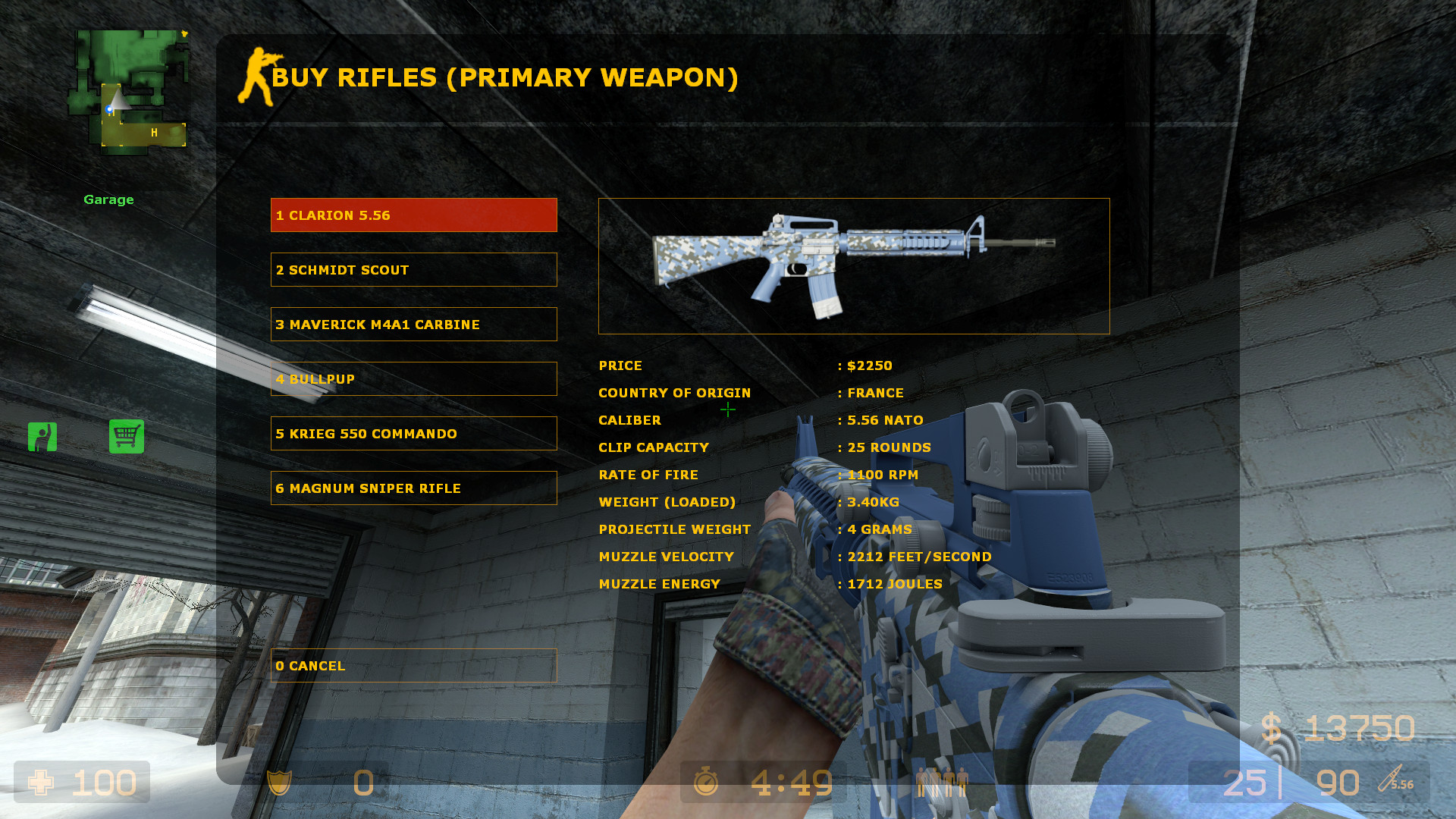The width and height of the screenshot is (1456, 819).
Task: Select the Schmidt Scout entry
Action: (413, 269)
